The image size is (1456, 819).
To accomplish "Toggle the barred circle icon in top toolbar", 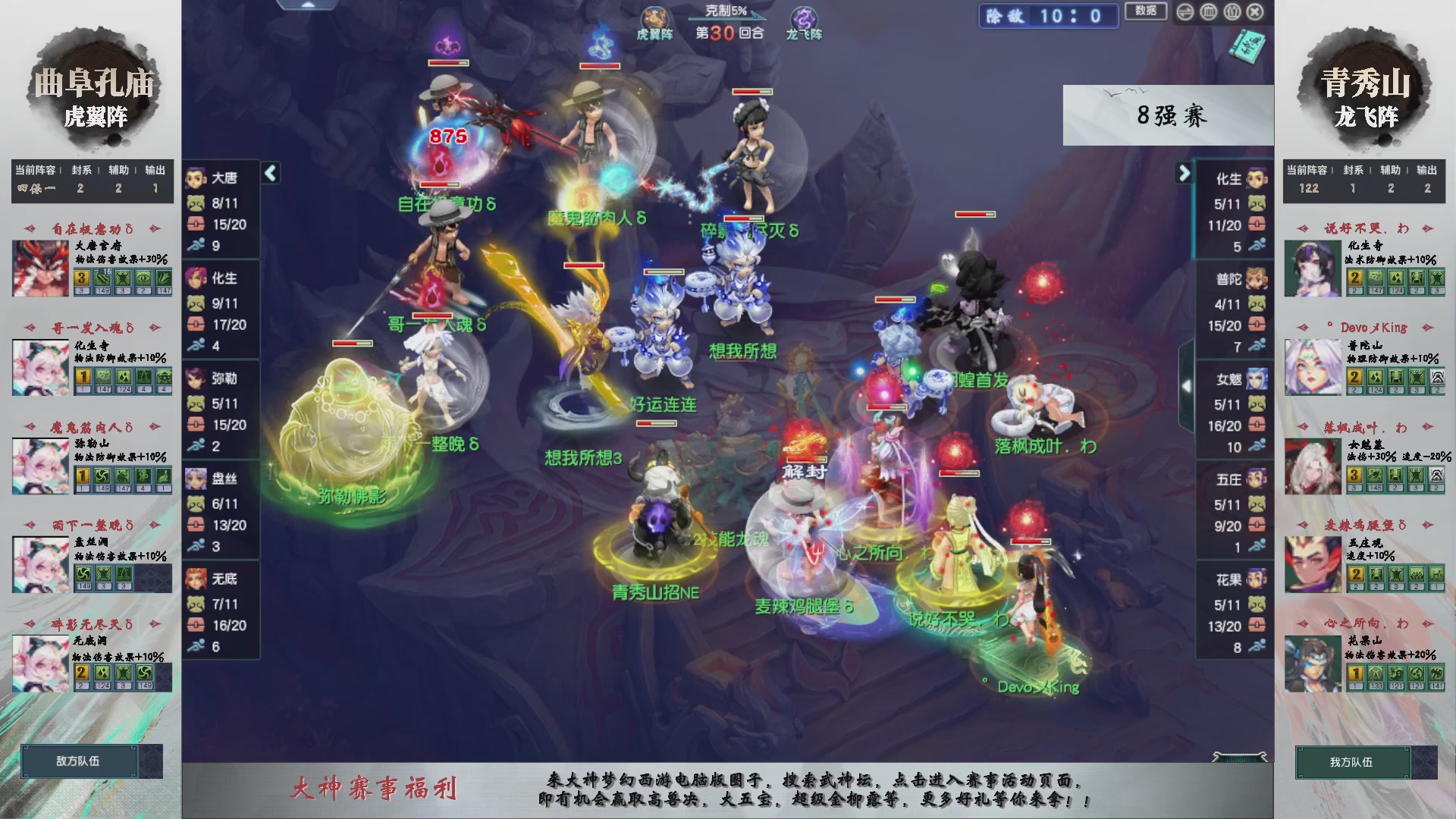I will pyautogui.click(x=1208, y=11).
